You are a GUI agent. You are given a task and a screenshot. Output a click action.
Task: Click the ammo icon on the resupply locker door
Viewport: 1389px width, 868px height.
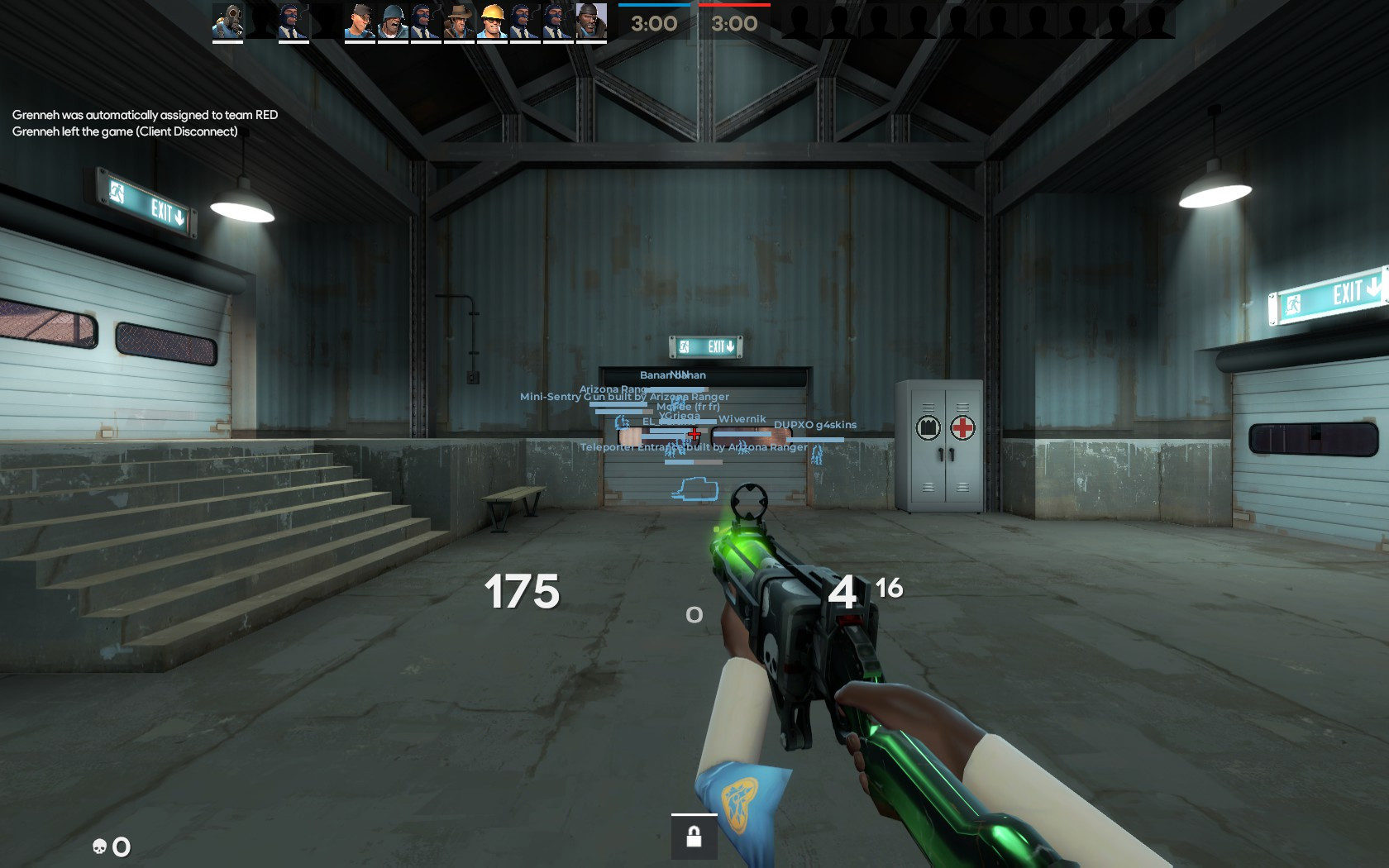click(x=928, y=428)
